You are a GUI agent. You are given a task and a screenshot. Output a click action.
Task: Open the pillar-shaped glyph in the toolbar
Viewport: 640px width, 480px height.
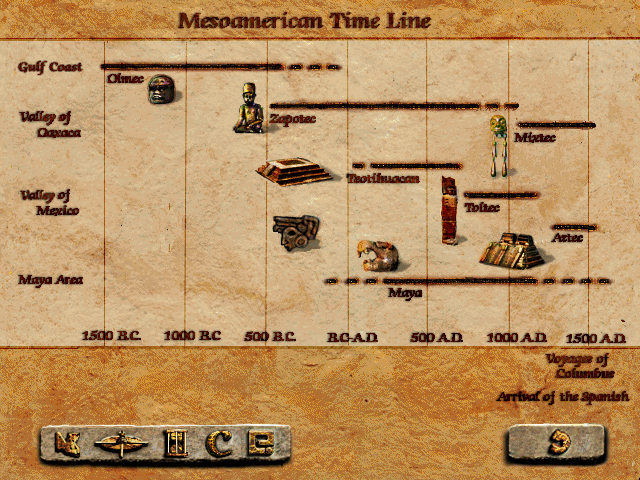pyautogui.click(x=176, y=441)
